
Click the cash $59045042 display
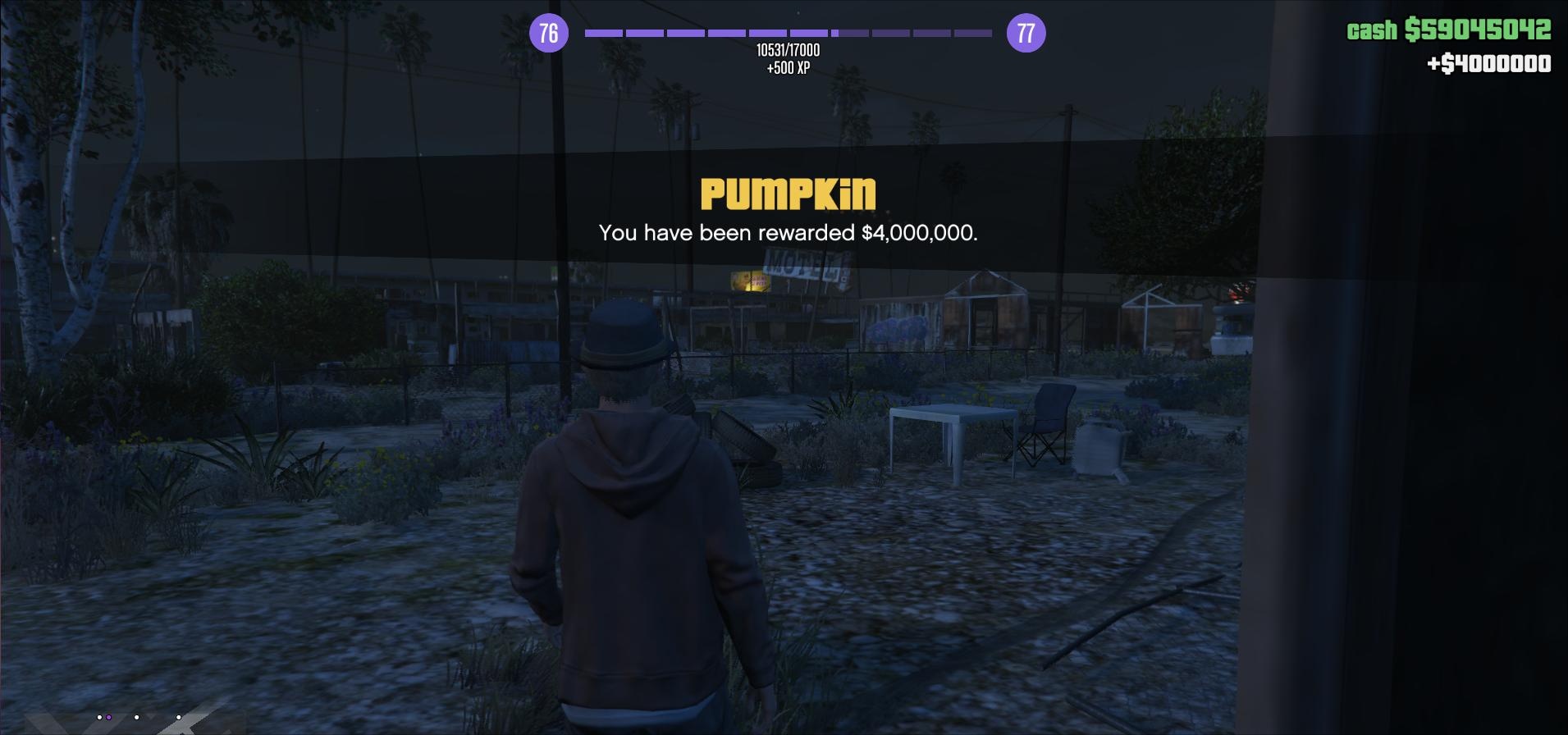[x=1448, y=31]
